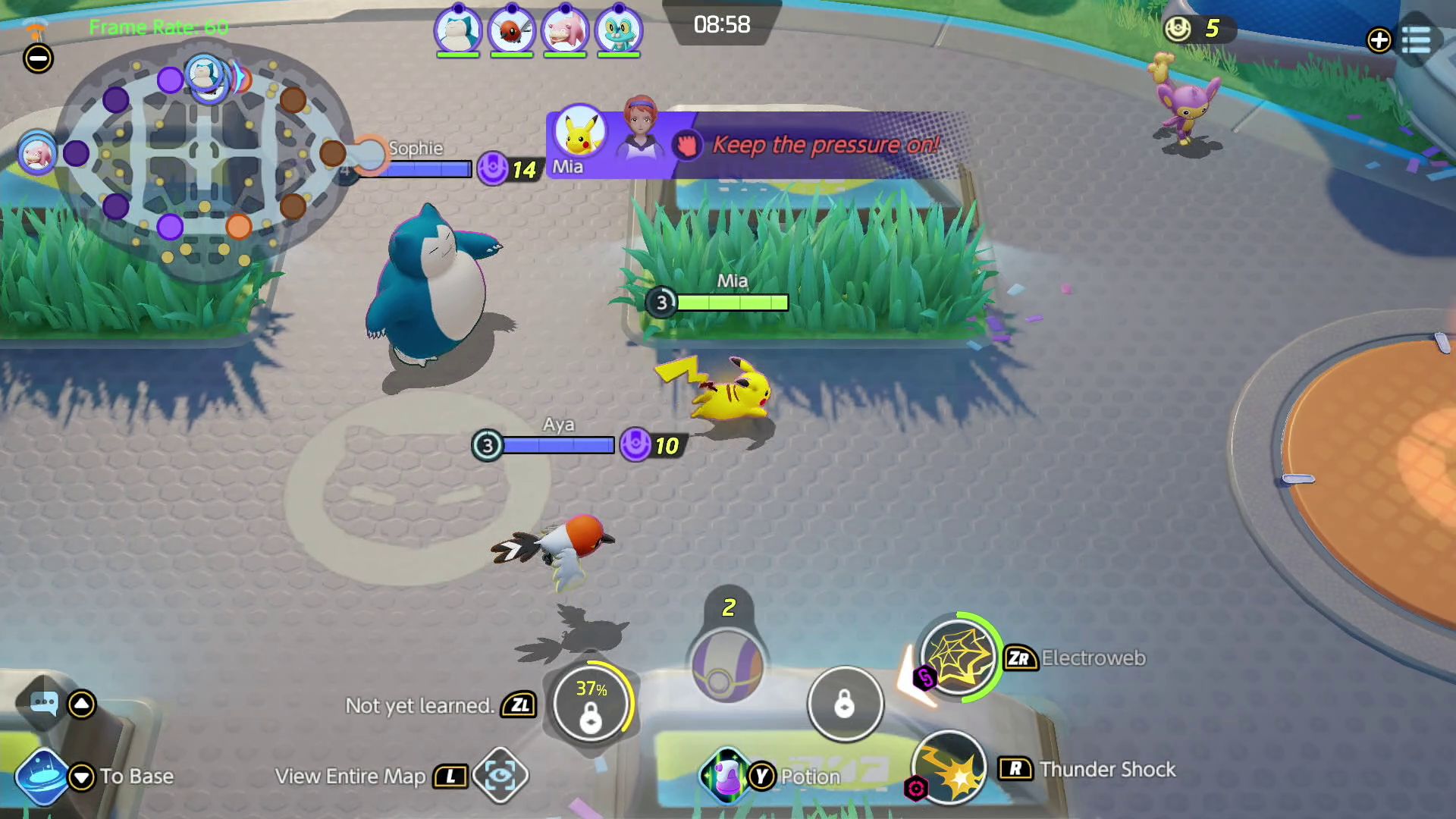The width and height of the screenshot is (1456, 819).
Task: Select the Slowbro ally icon
Action: pyautogui.click(x=564, y=30)
